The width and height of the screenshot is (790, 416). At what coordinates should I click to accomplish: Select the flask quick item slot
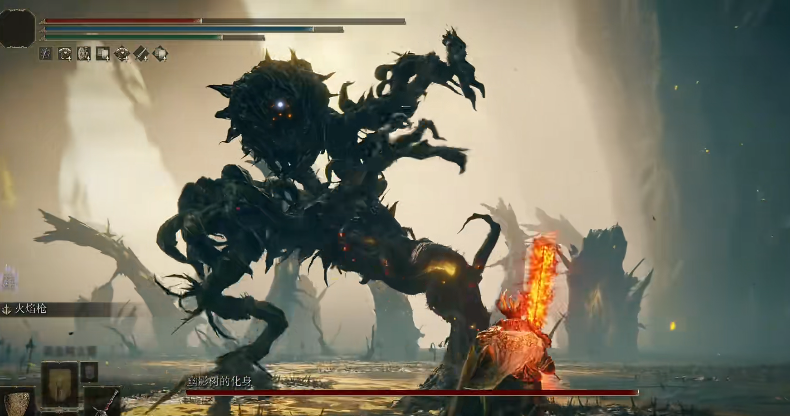click(x=59, y=382)
